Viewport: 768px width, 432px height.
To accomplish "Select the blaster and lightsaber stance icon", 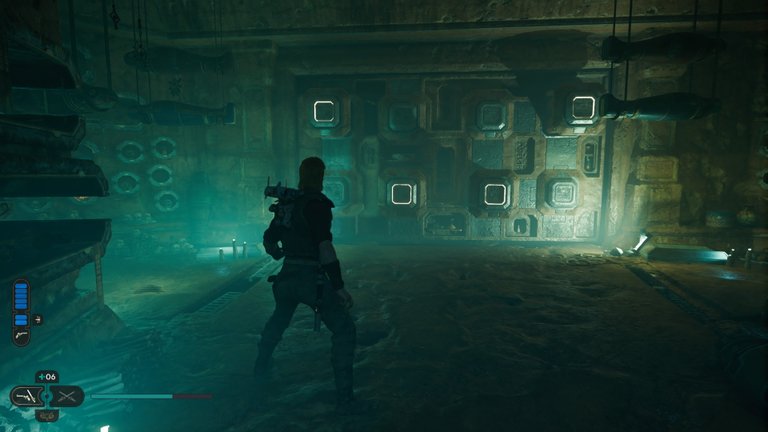I will [27, 396].
